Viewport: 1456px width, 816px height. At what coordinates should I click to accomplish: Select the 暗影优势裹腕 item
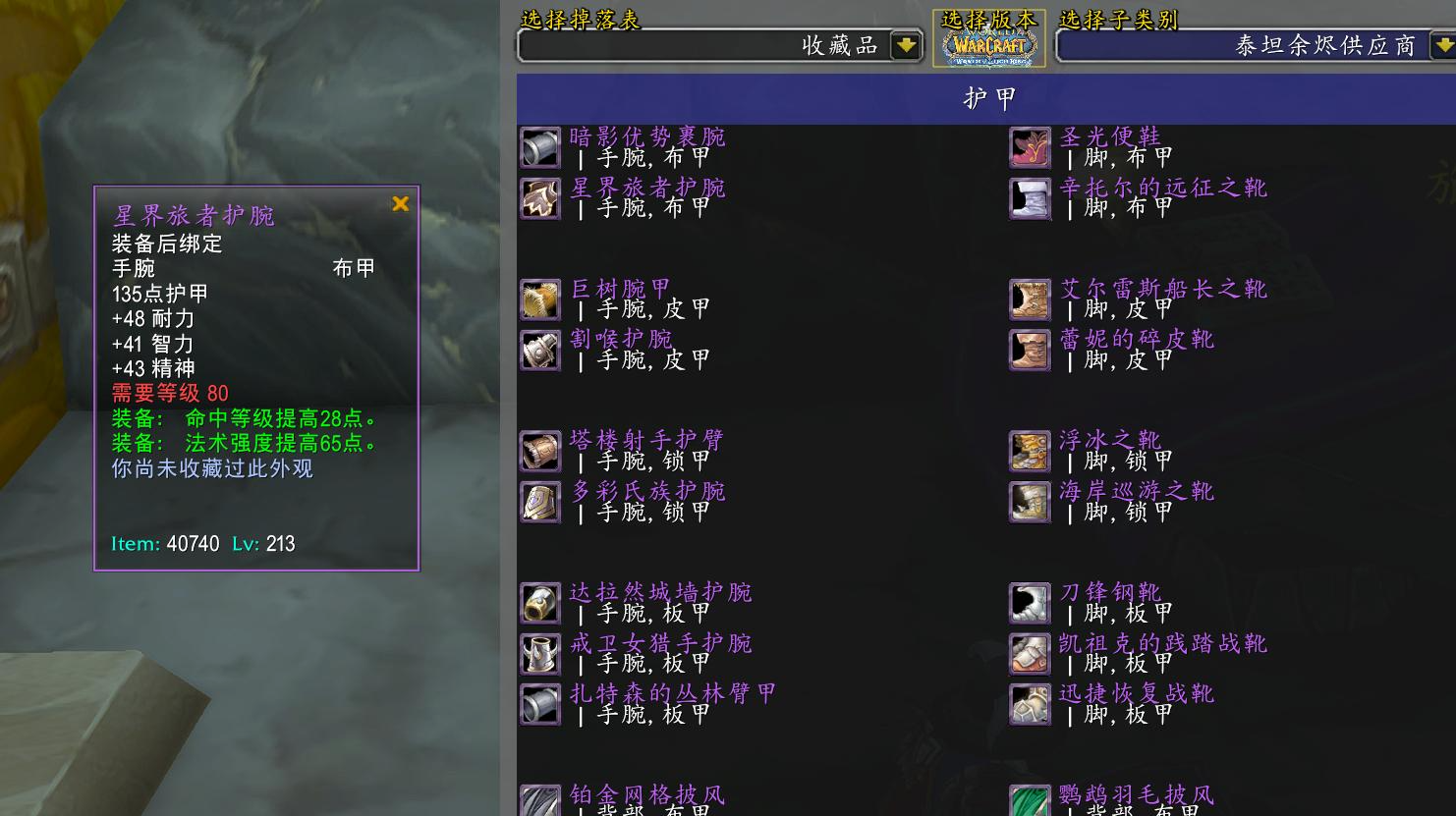646,137
